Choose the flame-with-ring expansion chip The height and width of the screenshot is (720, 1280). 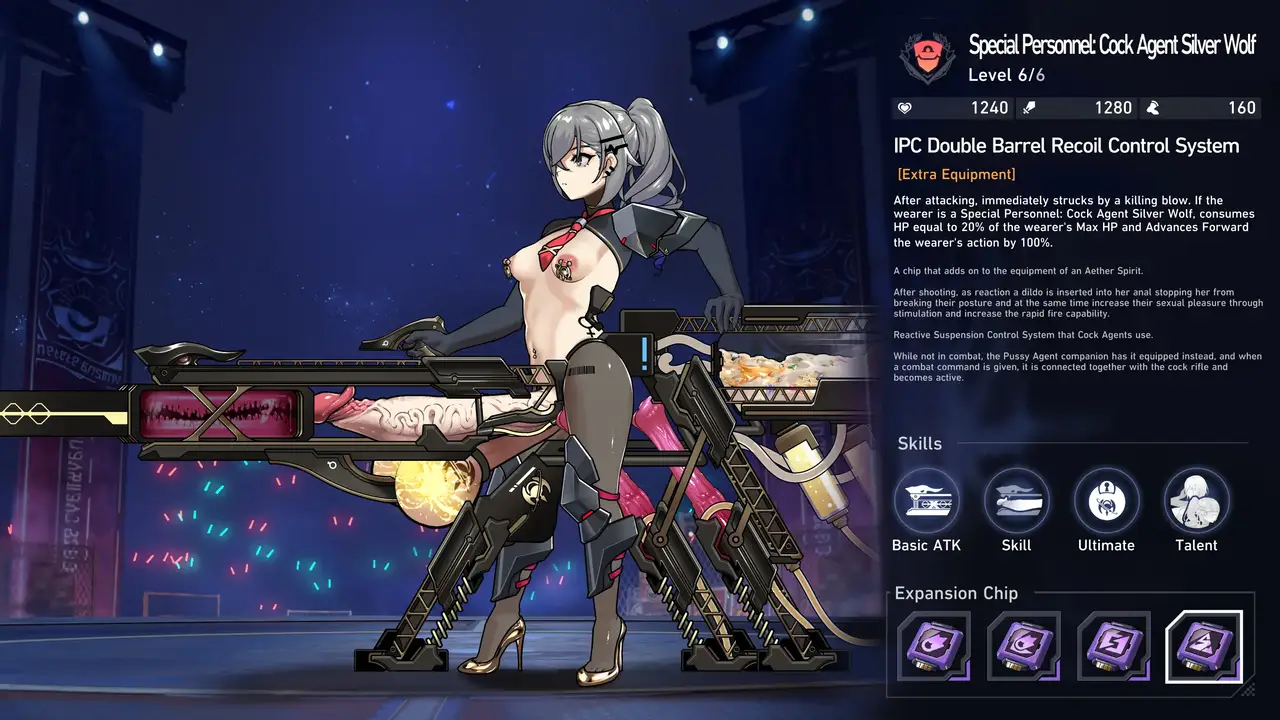point(1023,646)
